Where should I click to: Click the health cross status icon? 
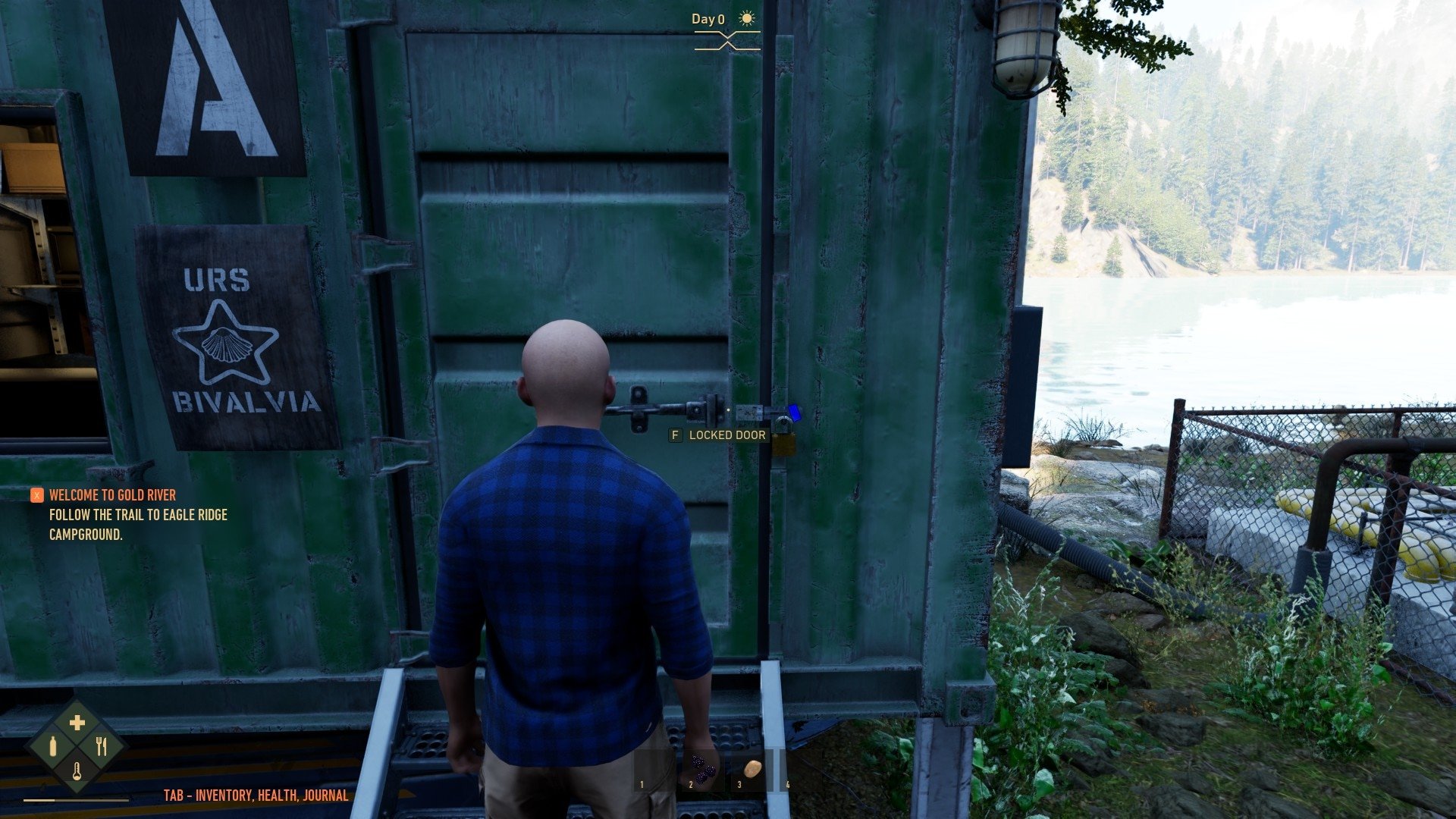pyautogui.click(x=77, y=723)
